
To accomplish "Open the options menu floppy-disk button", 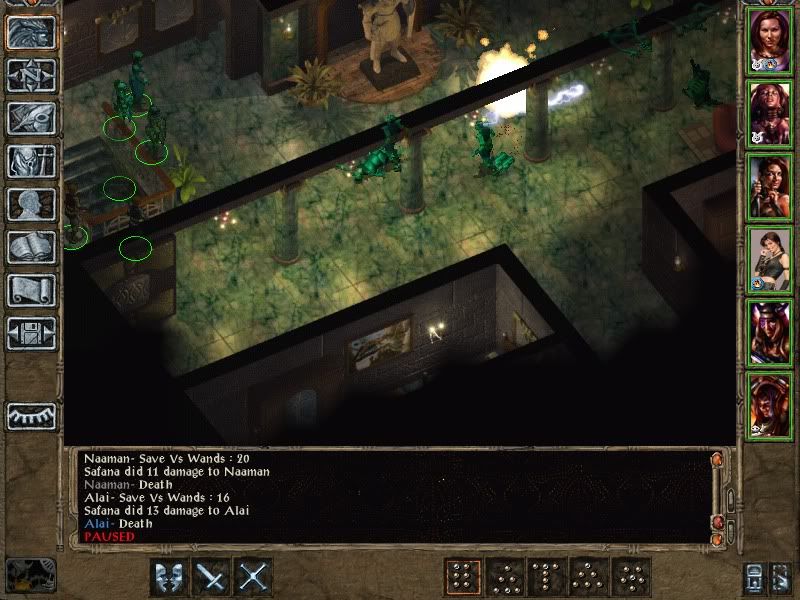I will pos(31,333).
